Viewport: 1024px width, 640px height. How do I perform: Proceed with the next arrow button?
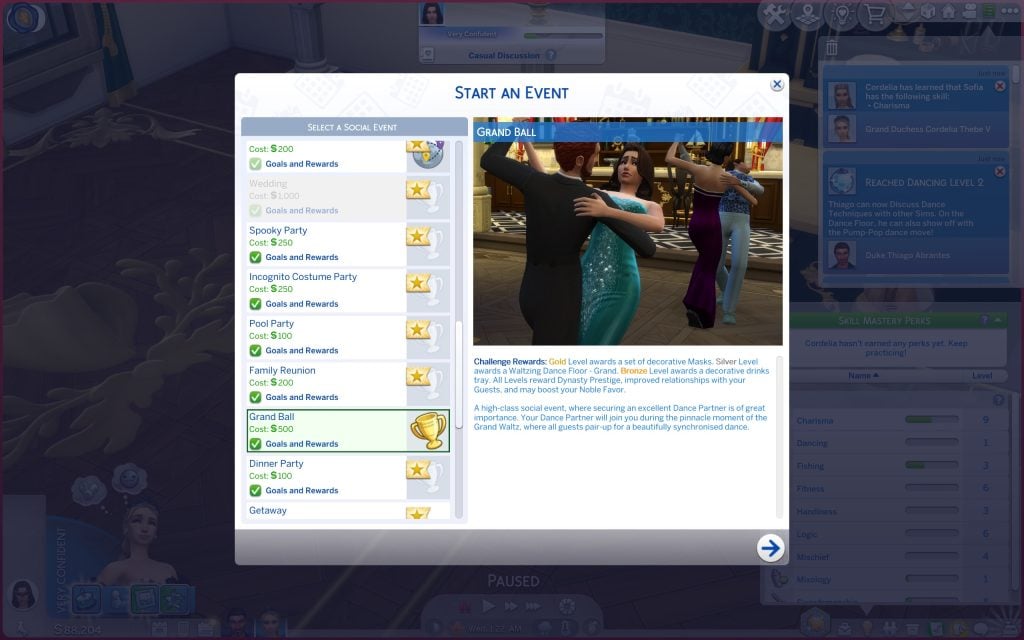click(x=770, y=547)
